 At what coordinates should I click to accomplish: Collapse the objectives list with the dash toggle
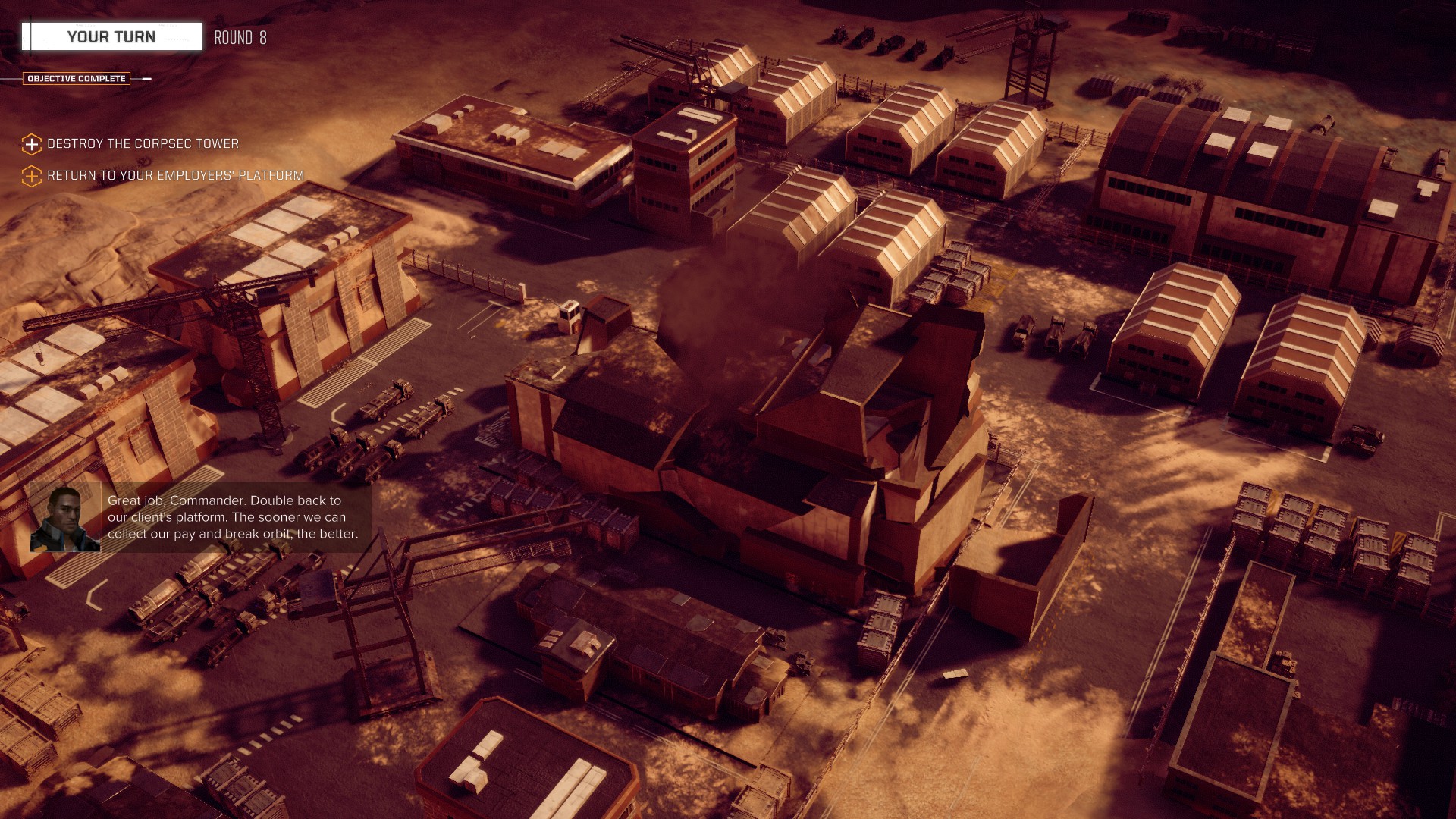(146, 79)
